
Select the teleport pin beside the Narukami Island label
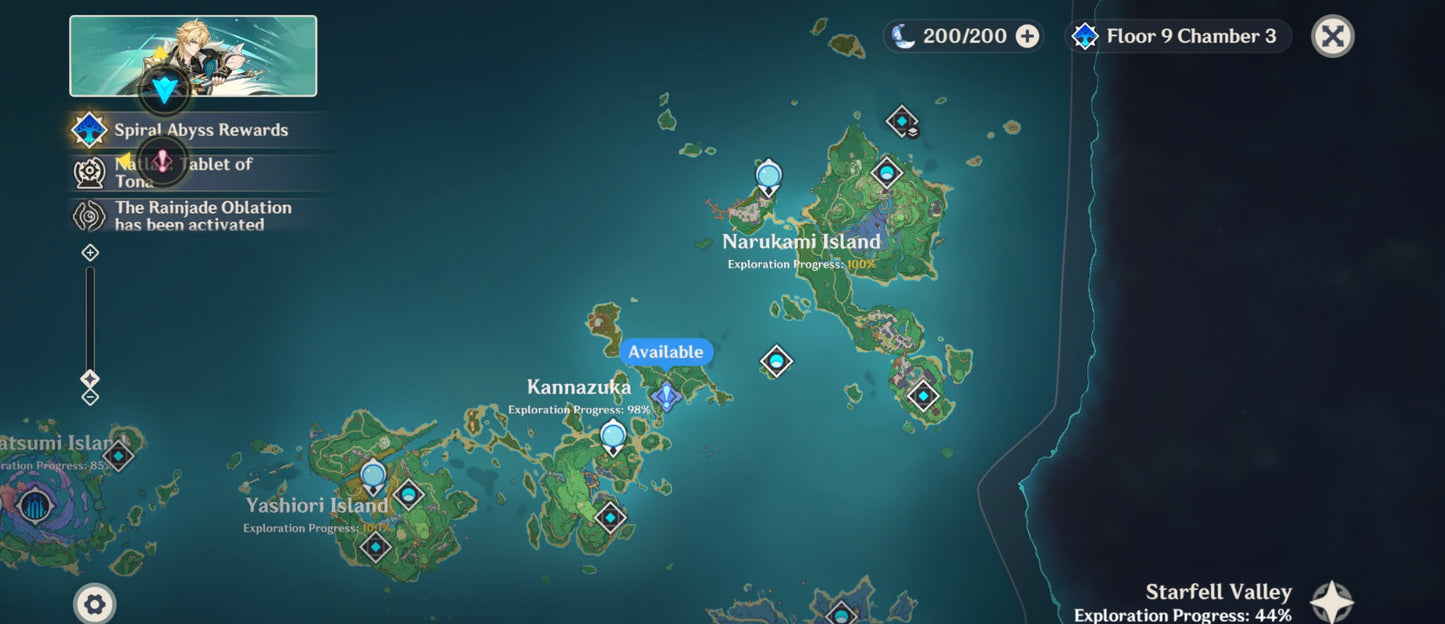click(x=768, y=177)
